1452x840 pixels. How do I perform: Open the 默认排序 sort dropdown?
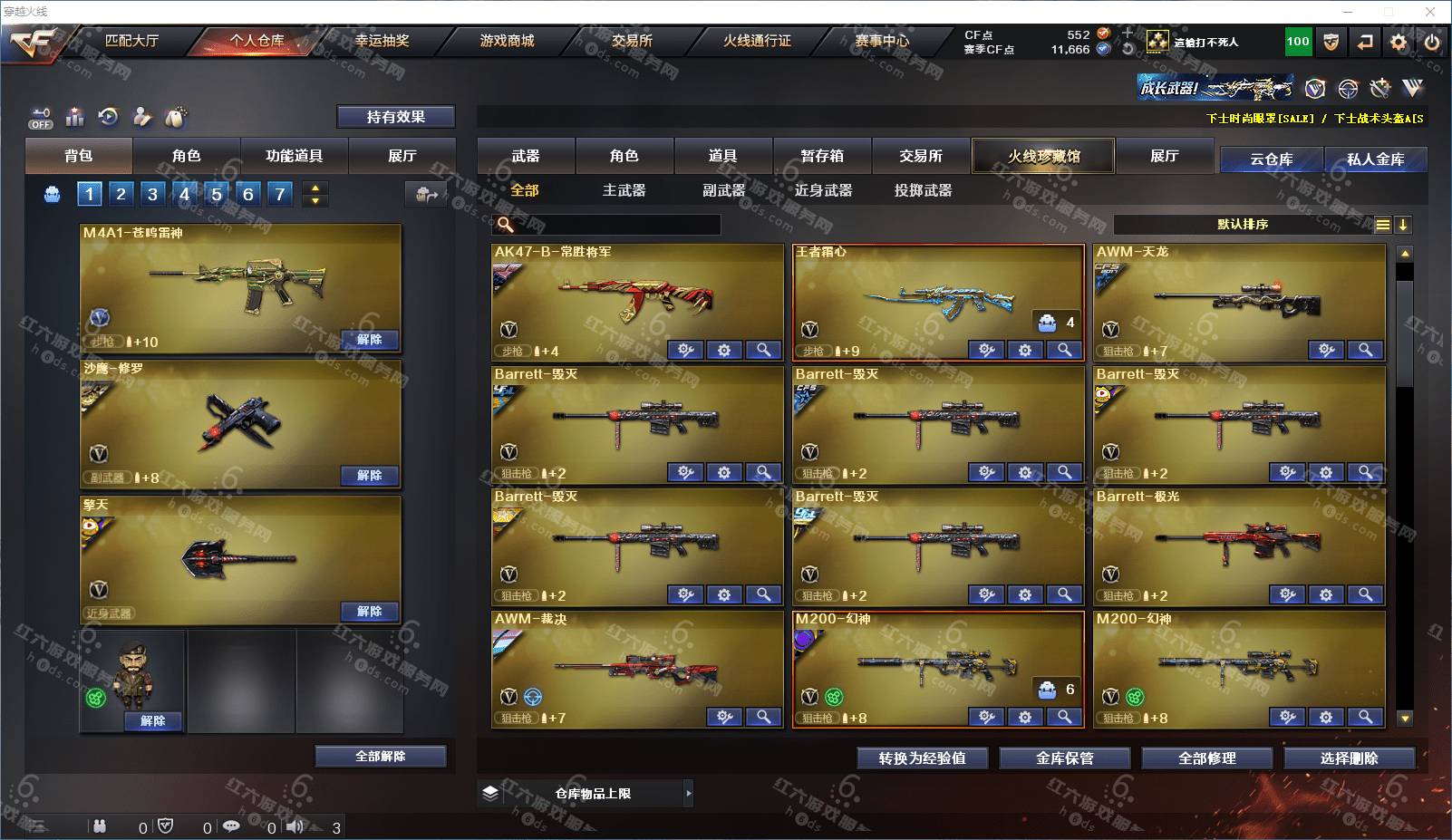click(1242, 225)
